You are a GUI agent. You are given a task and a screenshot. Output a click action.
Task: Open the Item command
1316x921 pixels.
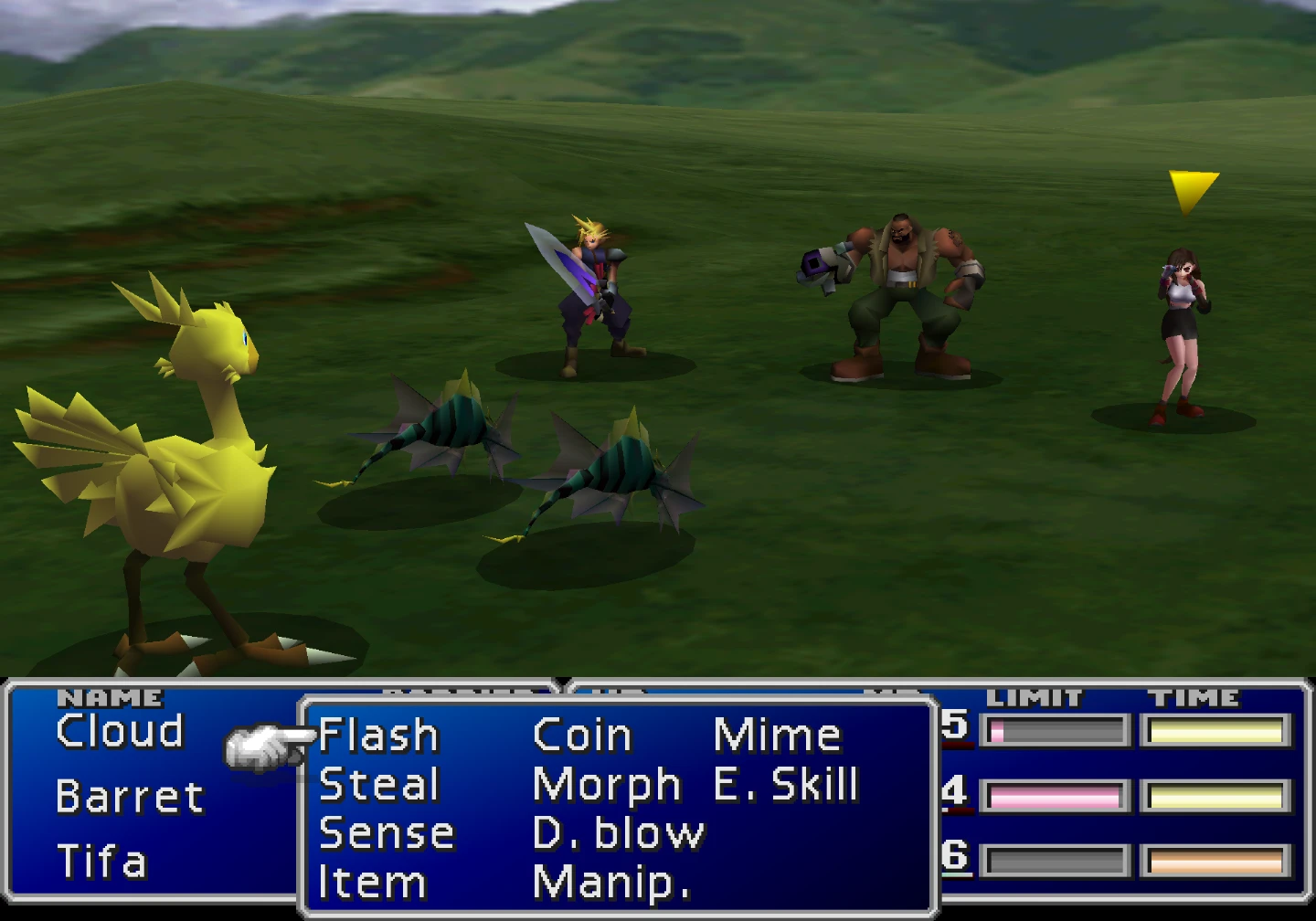click(x=371, y=883)
